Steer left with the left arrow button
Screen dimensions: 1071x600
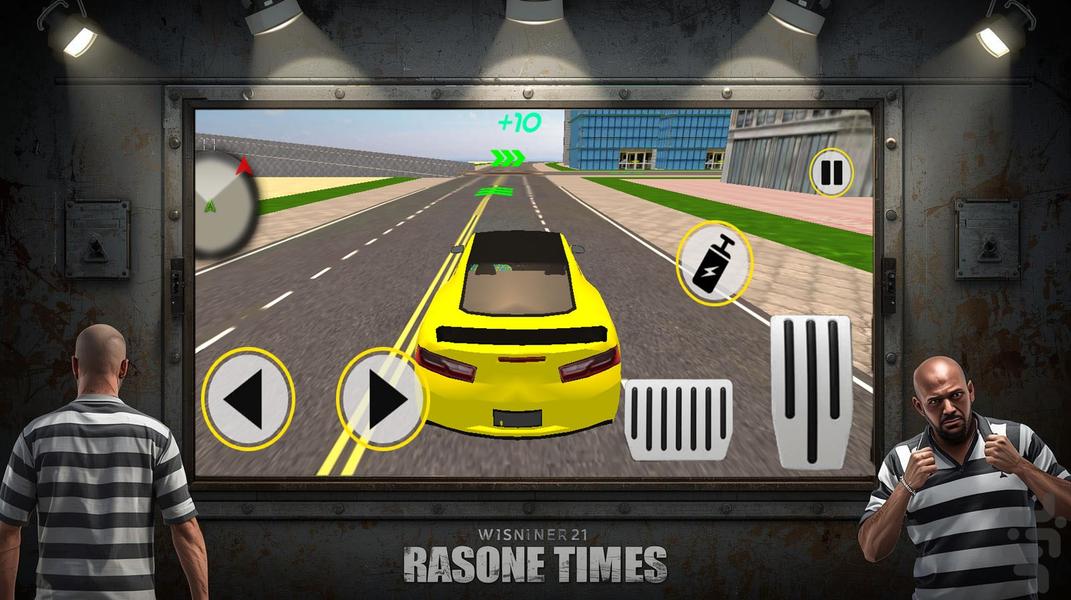[x=247, y=399]
